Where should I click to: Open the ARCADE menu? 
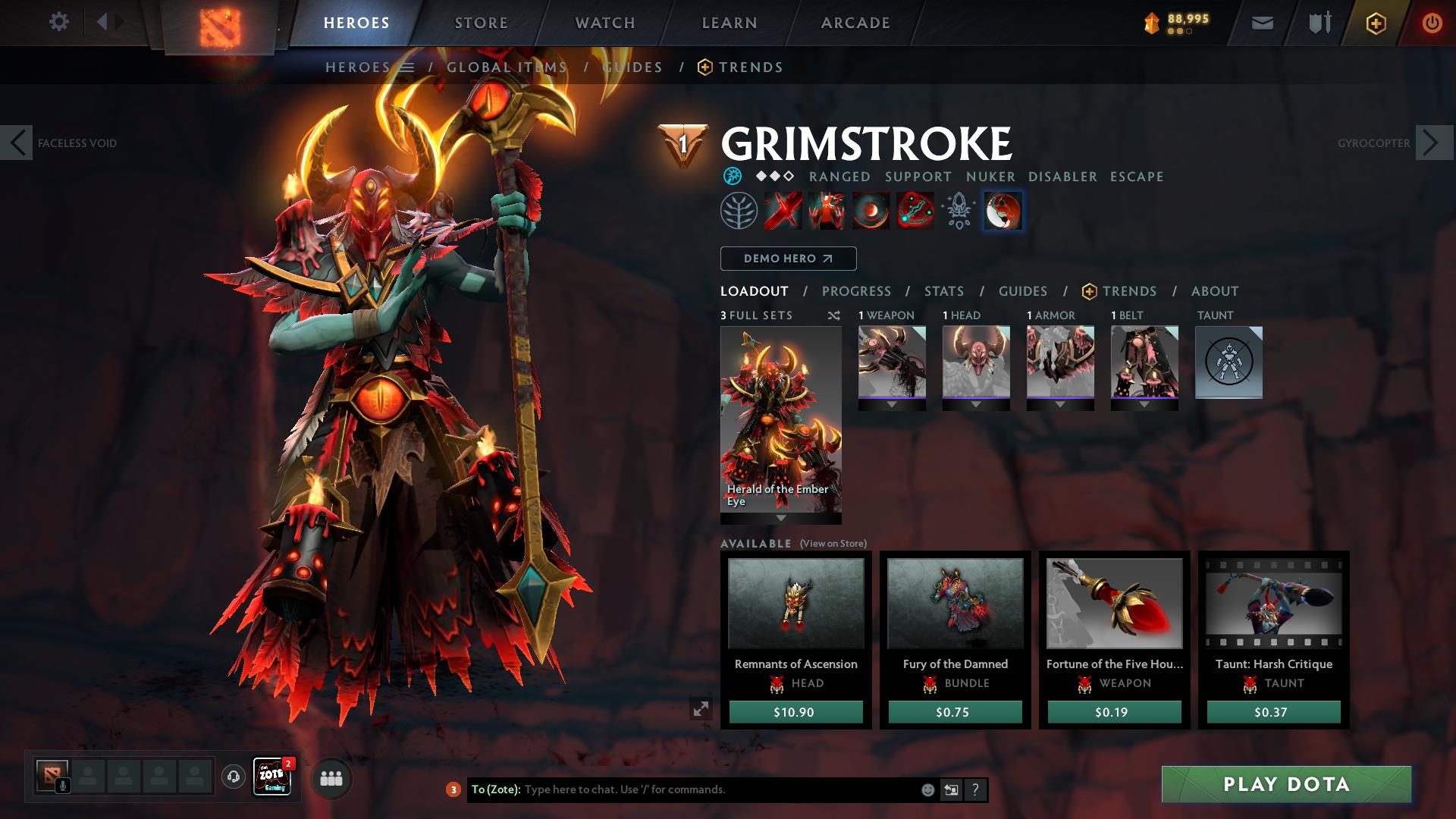[855, 22]
